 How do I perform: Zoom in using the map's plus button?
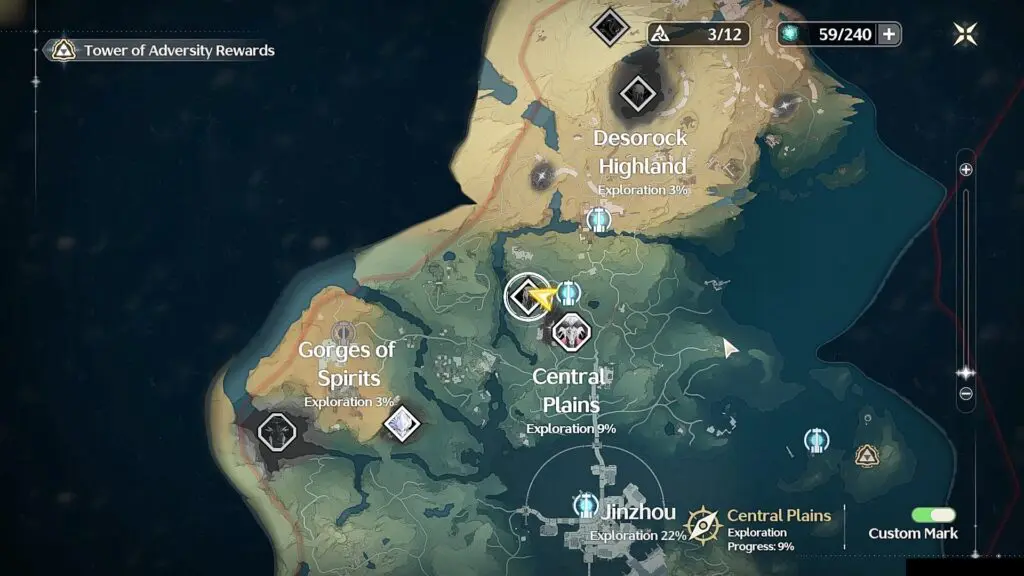point(966,170)
